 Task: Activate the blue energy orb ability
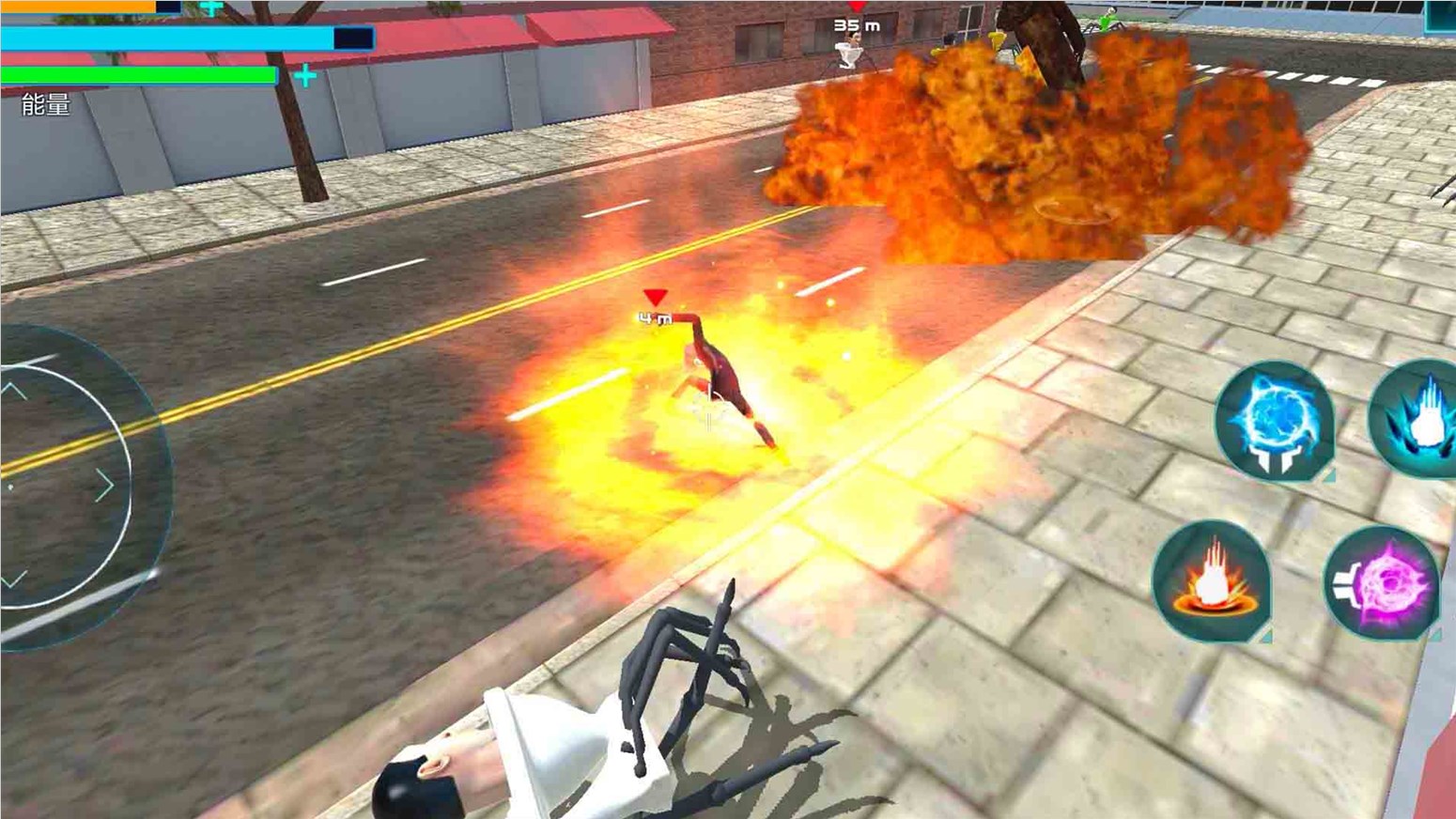pyautogui.click(x=1274, y=422)
